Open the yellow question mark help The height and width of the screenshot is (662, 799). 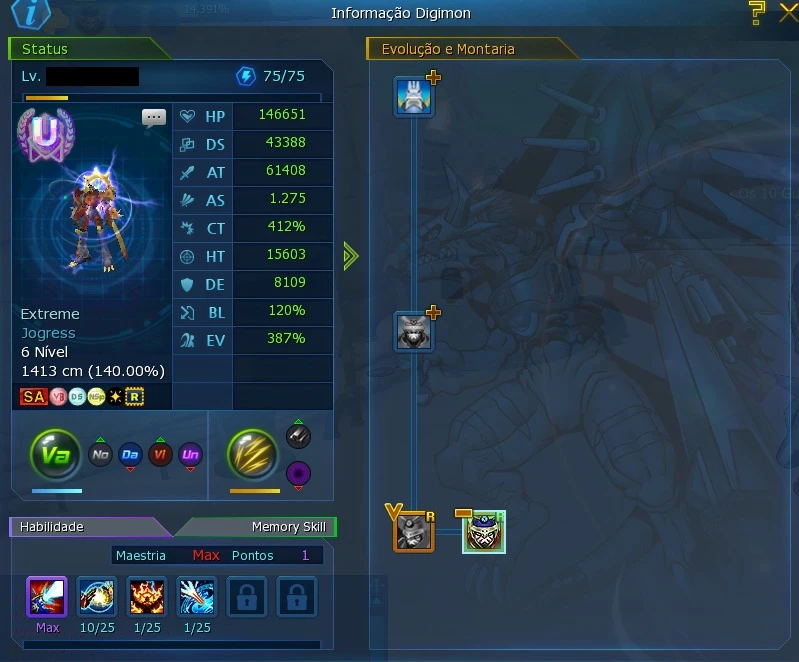pos(757,12)
